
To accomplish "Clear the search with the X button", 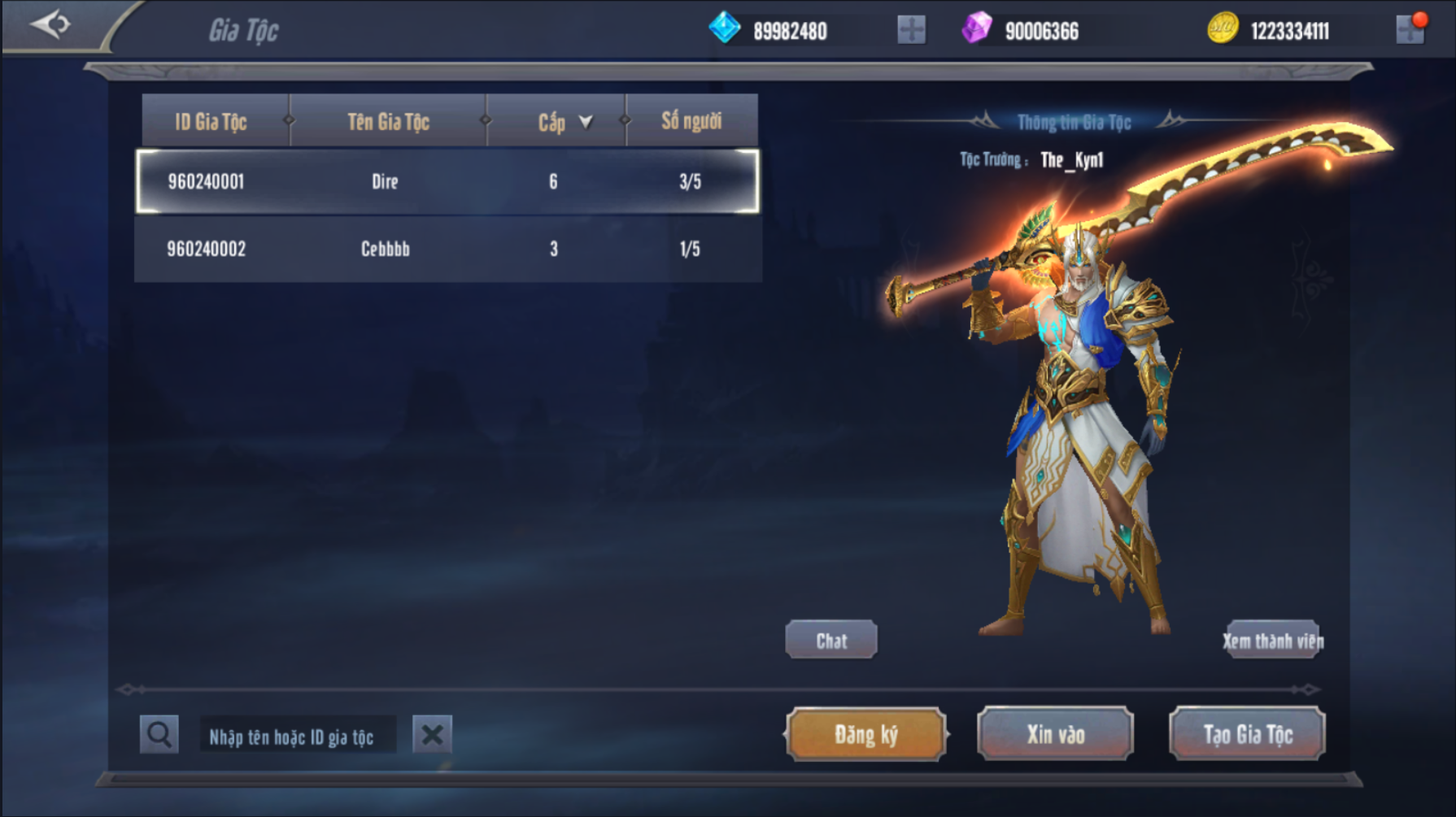I will [432, 735].
